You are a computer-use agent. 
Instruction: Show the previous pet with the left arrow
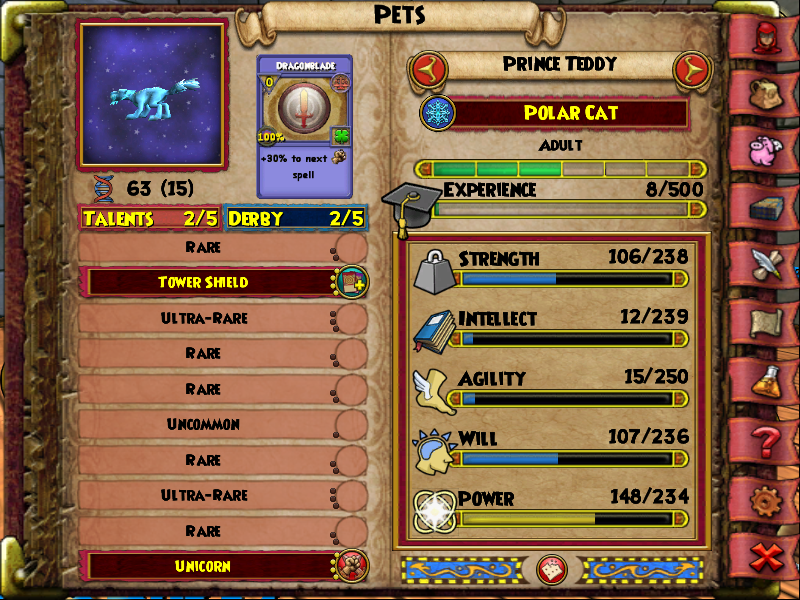tap(427, 69)
